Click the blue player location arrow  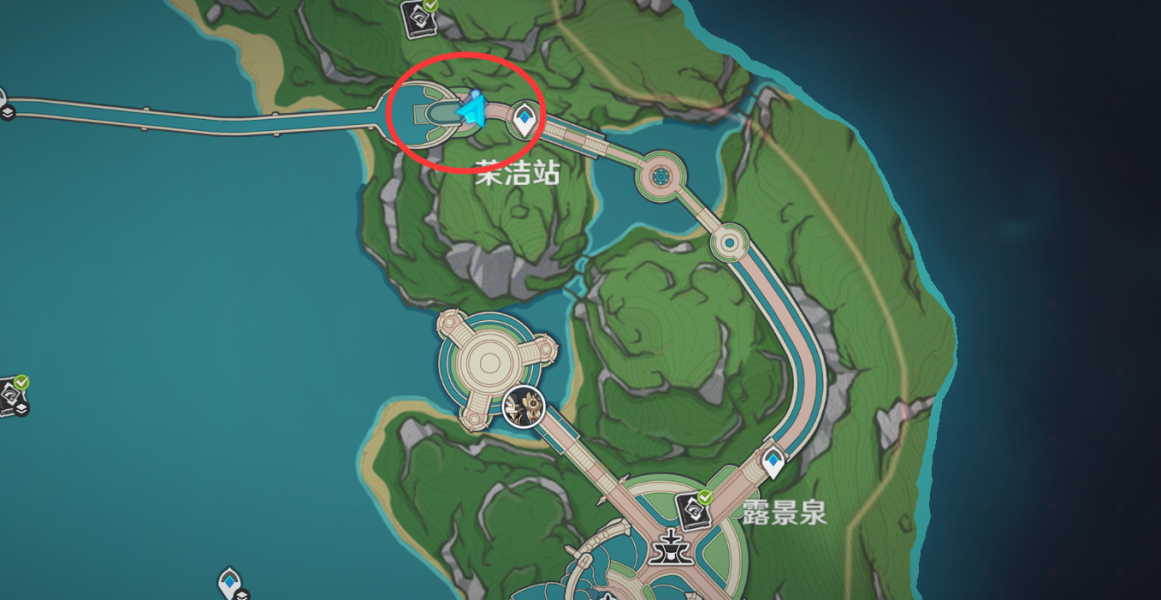(471, 108)
